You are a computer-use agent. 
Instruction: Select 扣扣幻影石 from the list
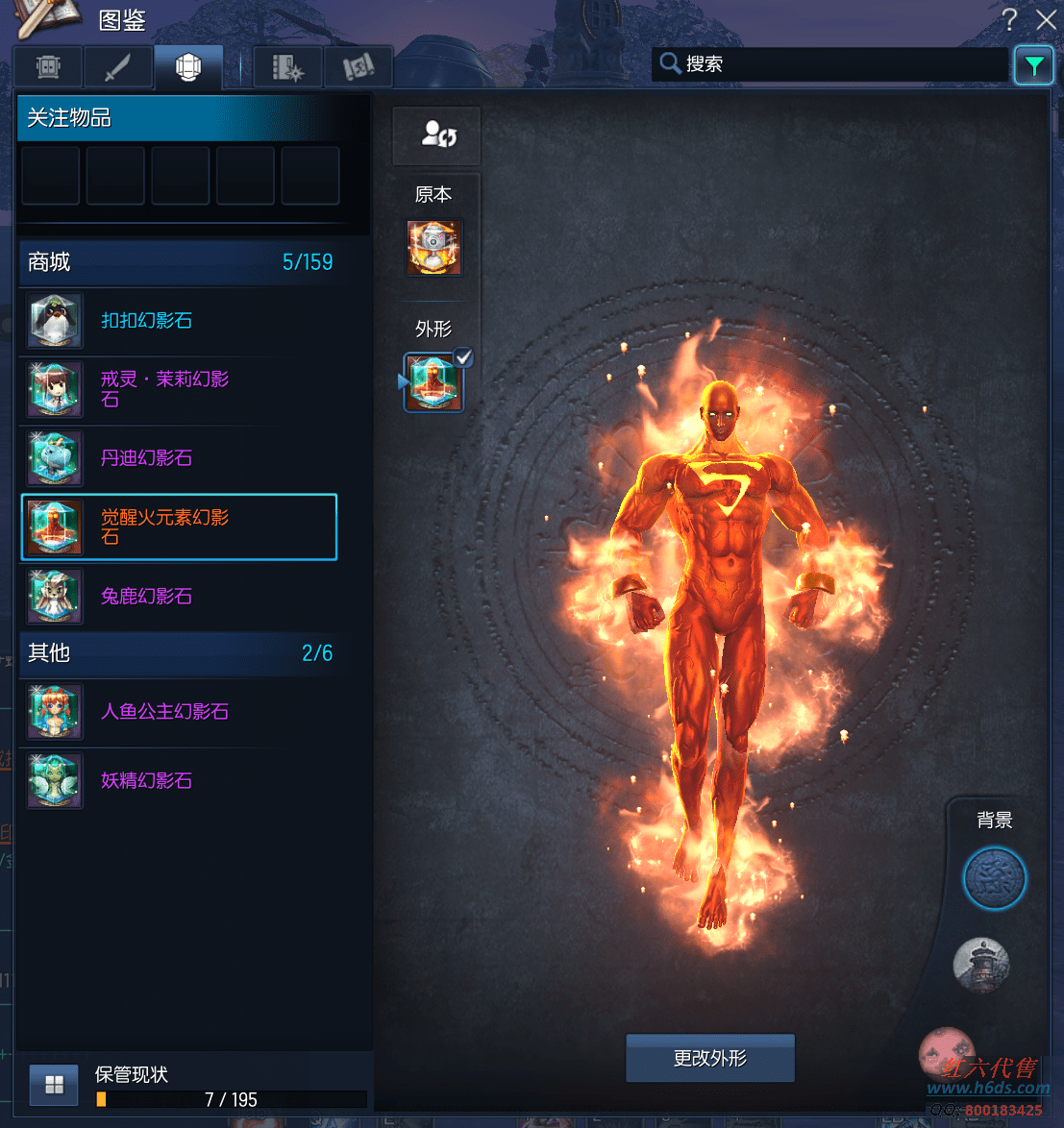[179, 321]
